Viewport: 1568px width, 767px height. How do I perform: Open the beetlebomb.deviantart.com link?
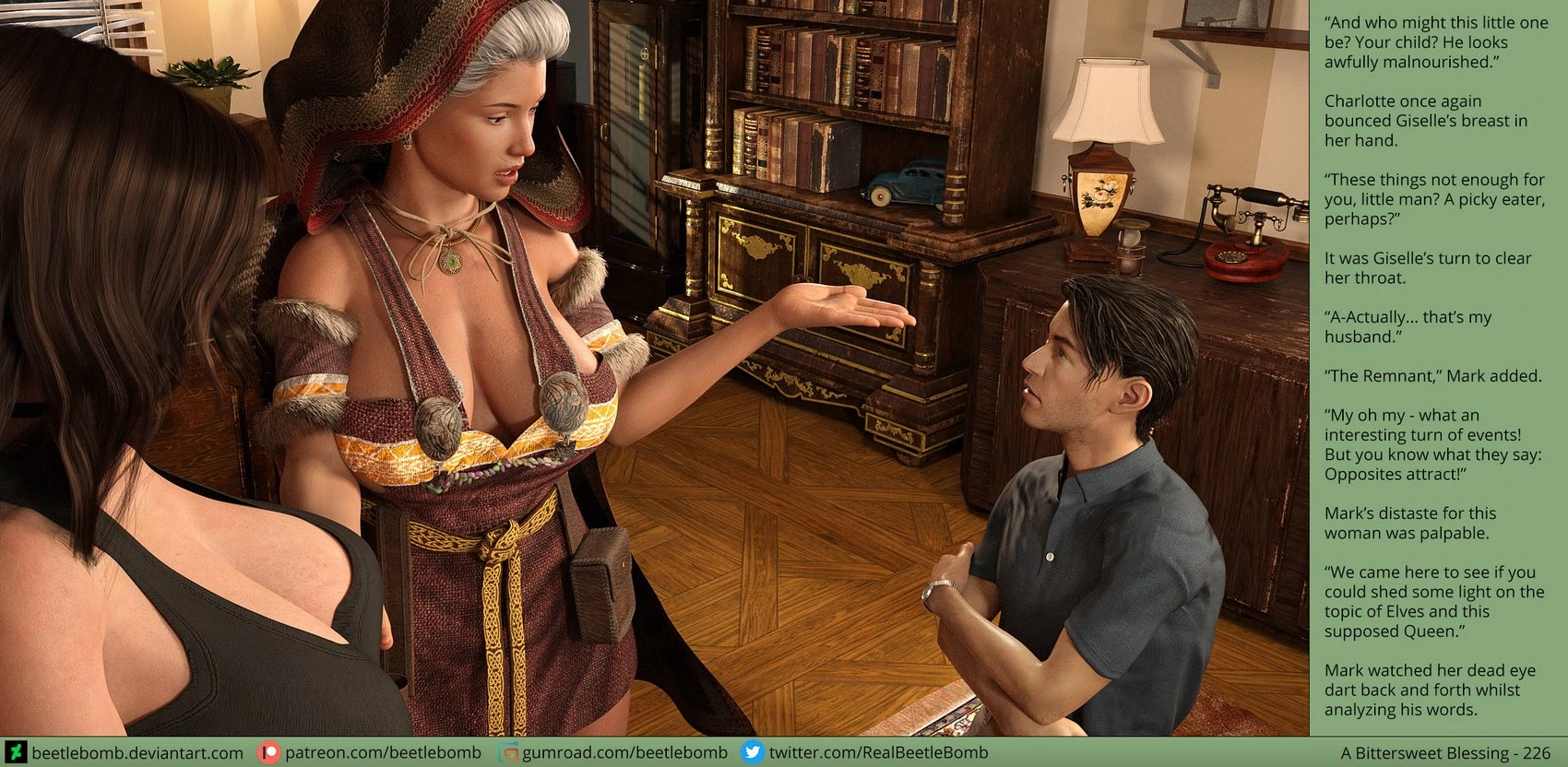pos(137,753)
